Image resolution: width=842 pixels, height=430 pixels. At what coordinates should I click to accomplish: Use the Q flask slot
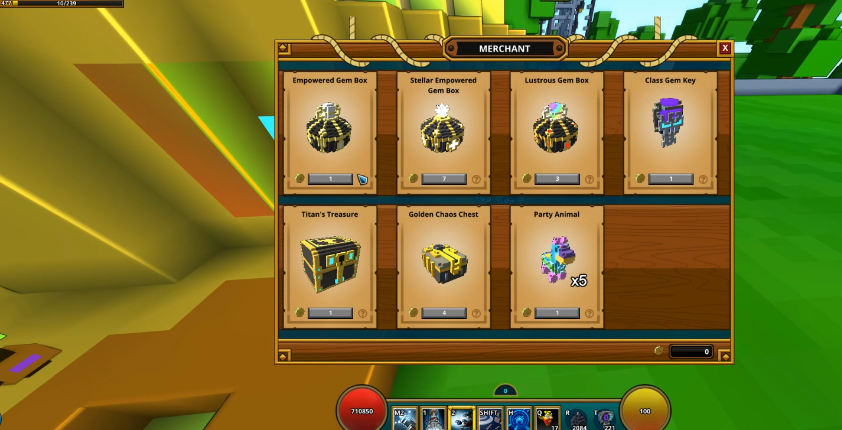(x=547, y=419)
